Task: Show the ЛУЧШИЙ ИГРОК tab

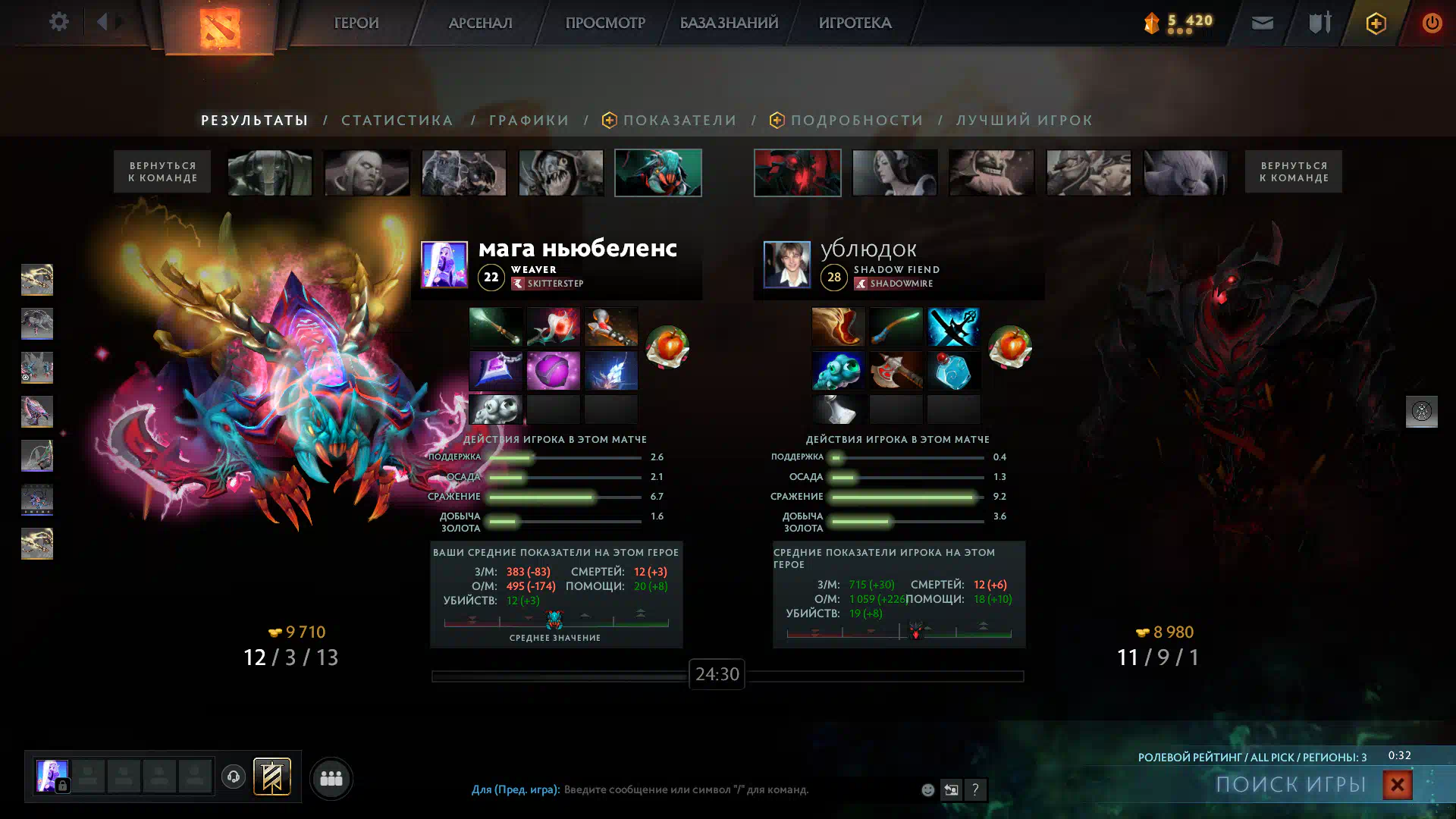Action: (x=1025, y=120)
